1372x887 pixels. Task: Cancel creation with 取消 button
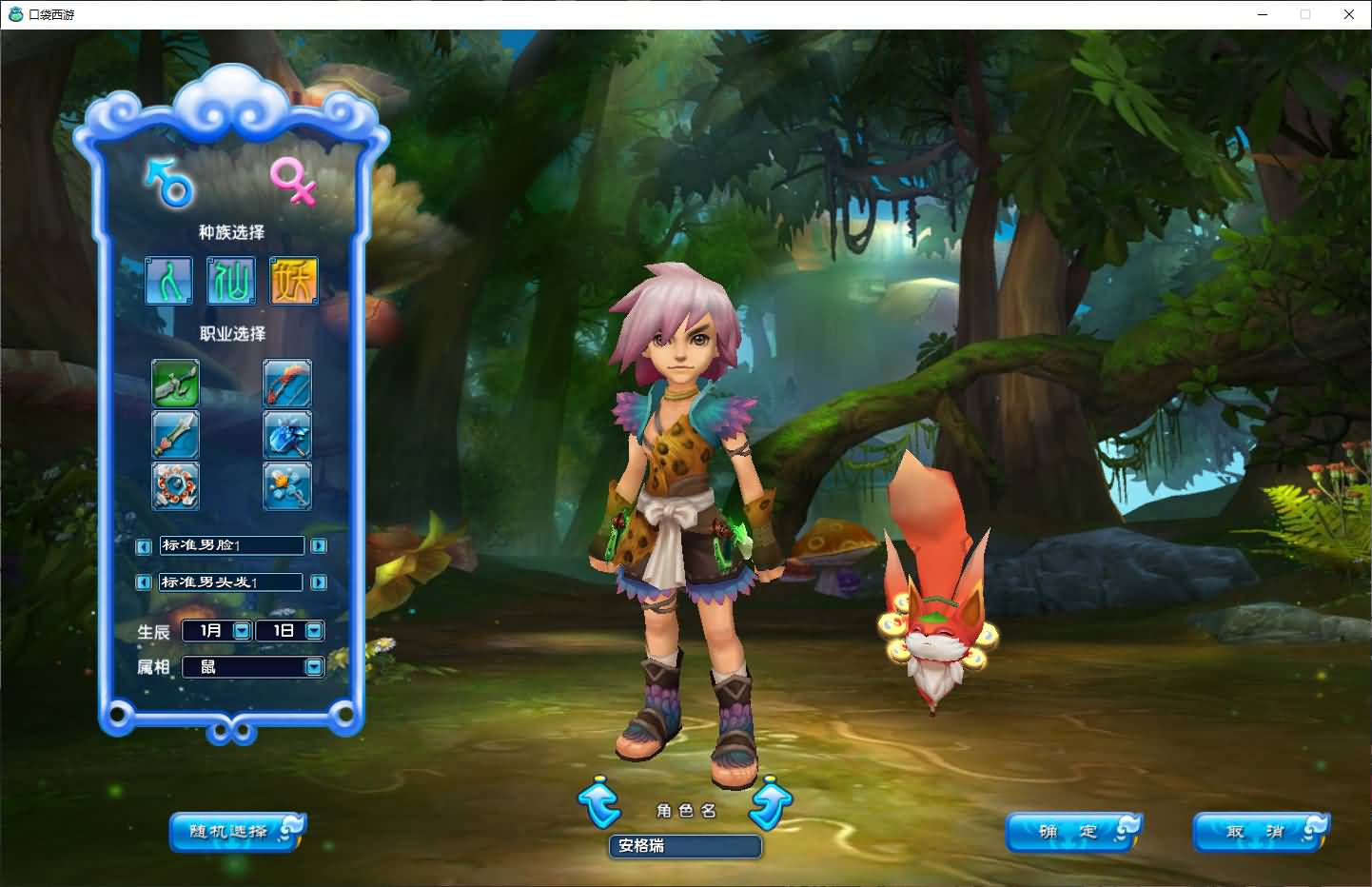coord(1260,832)
